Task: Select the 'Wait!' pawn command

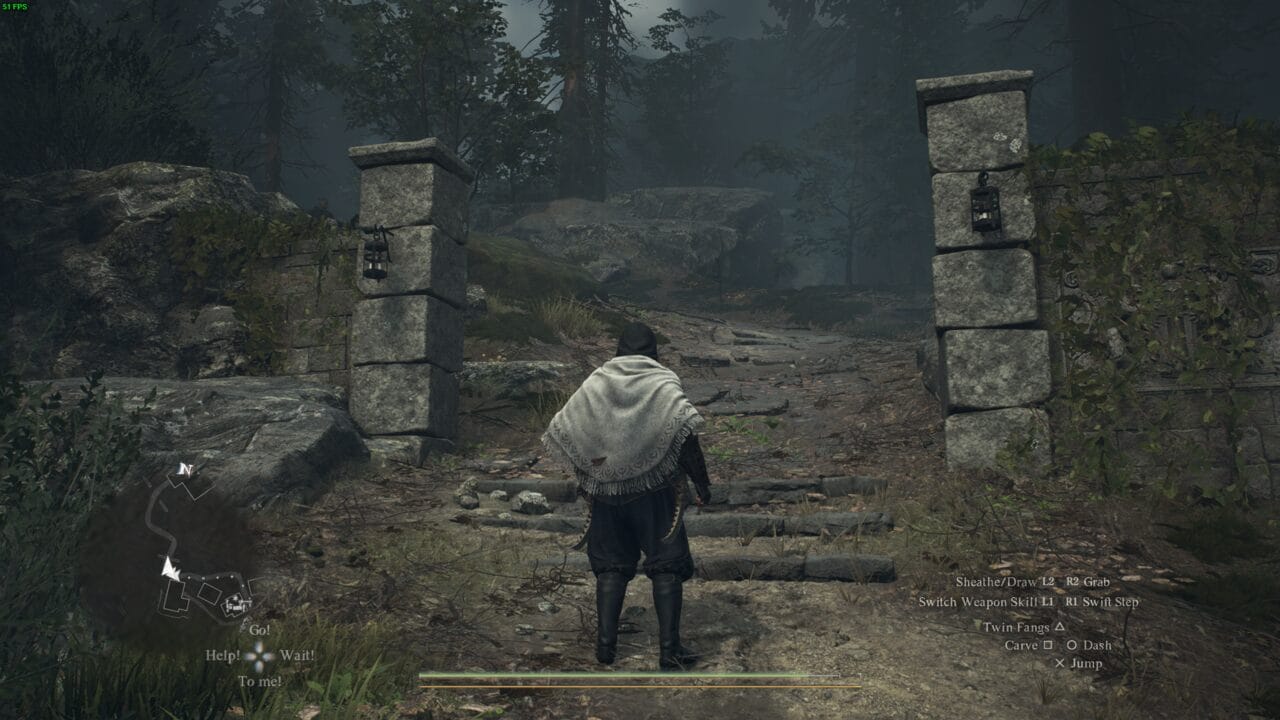Action: (297, 655)
